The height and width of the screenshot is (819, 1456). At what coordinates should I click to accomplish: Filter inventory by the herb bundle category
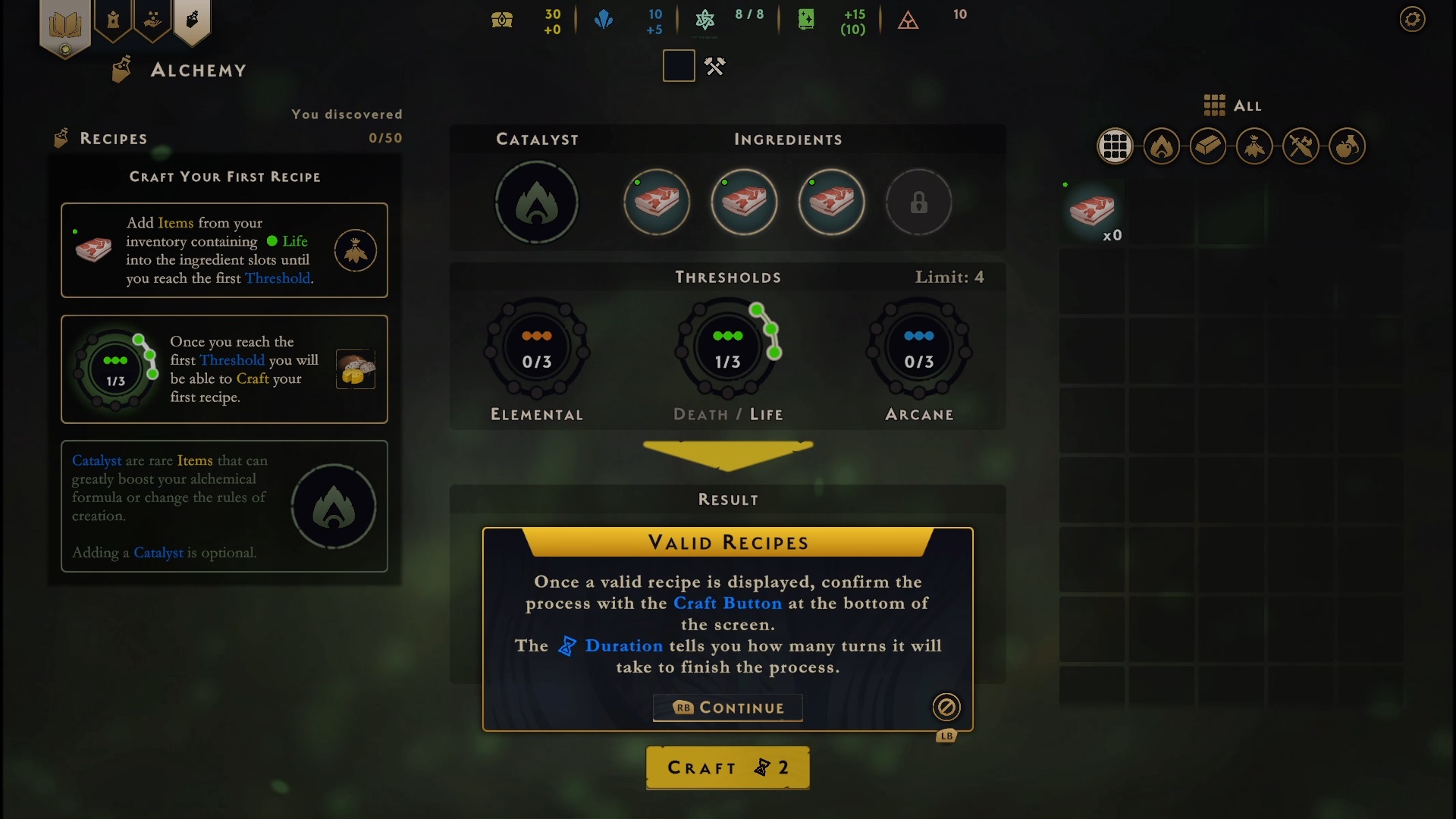coord(1254,146)
